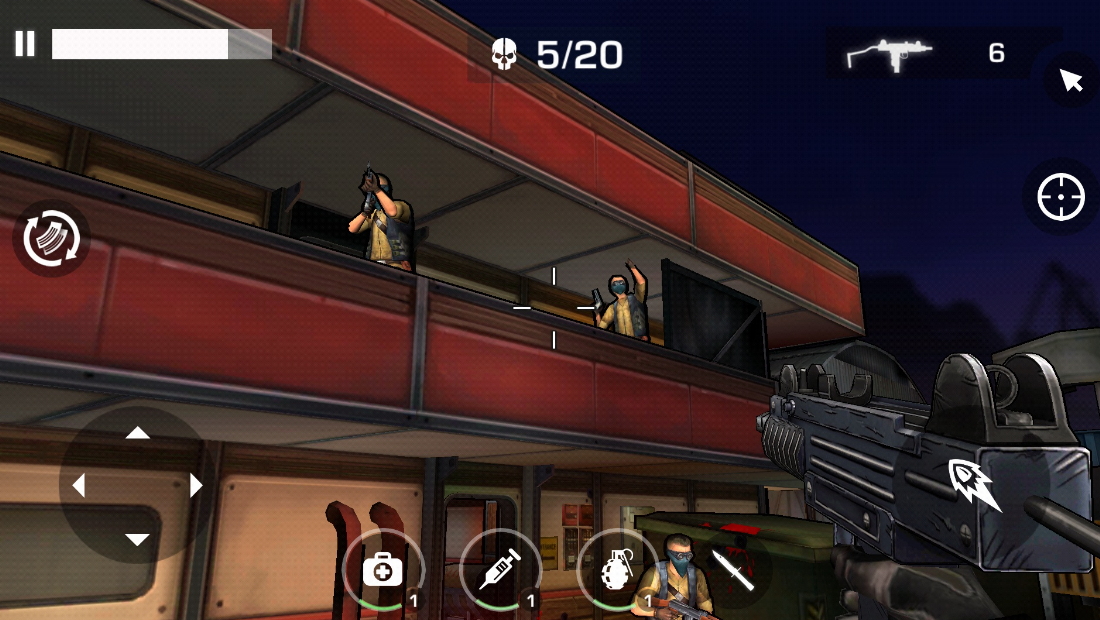Move down with the d-pad arrow
The width and height of the screenshot is (1100, 620).
coord(137,540)
